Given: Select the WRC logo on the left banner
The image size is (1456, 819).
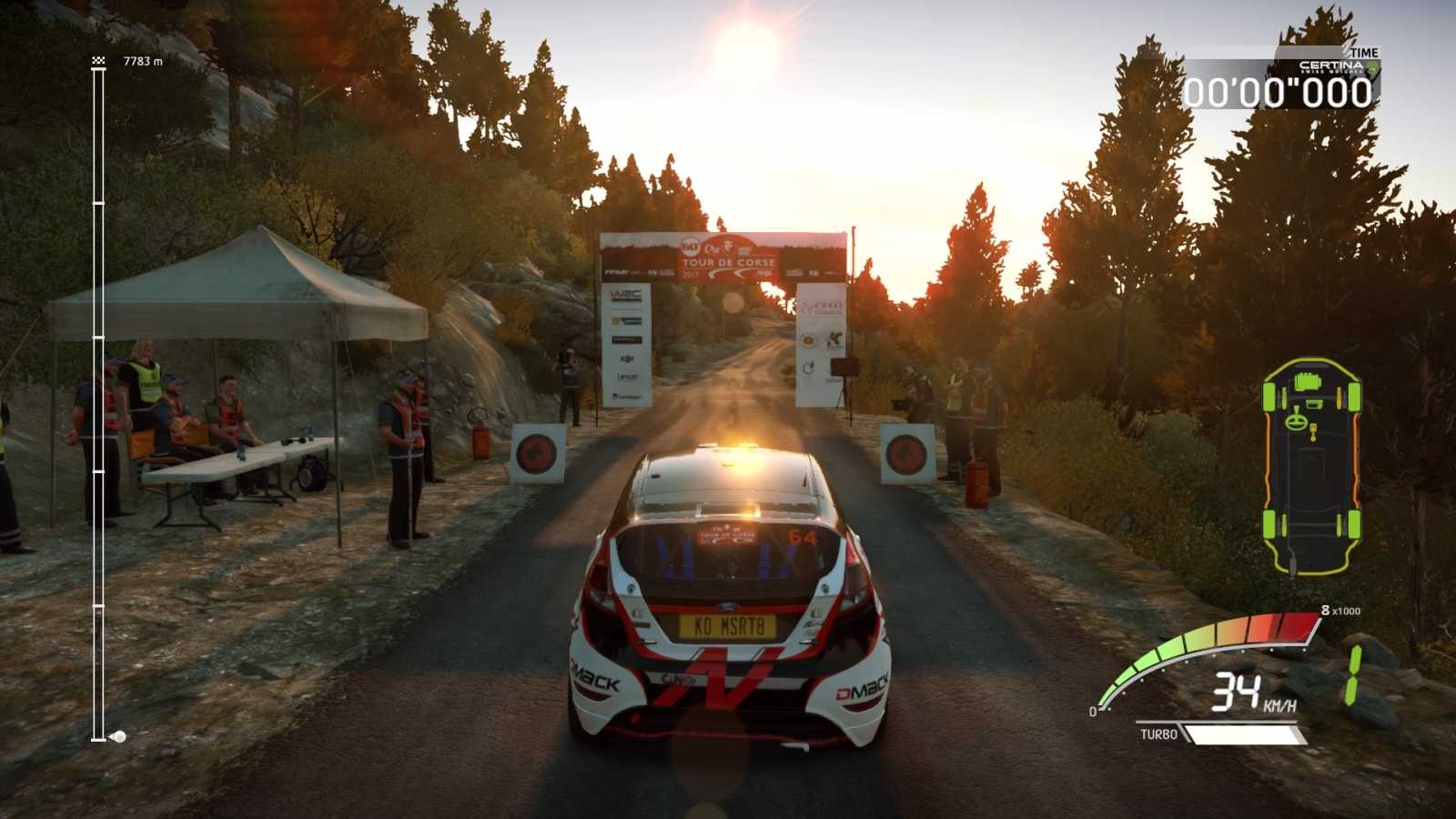Looking at the screenshot, I should tap(625, 295).
